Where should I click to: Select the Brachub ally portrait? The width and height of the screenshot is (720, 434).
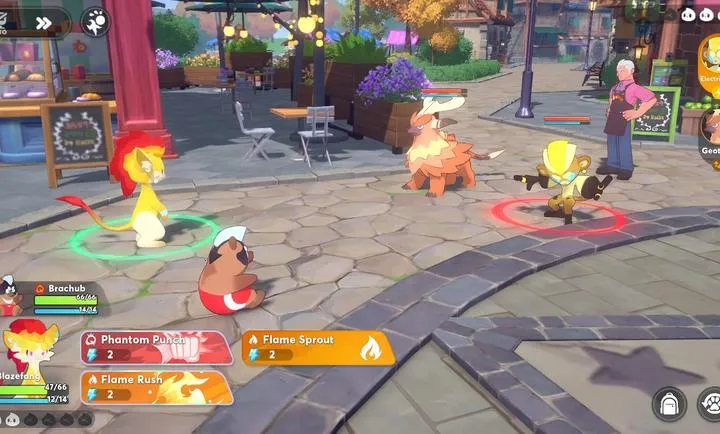coord(12,296)
